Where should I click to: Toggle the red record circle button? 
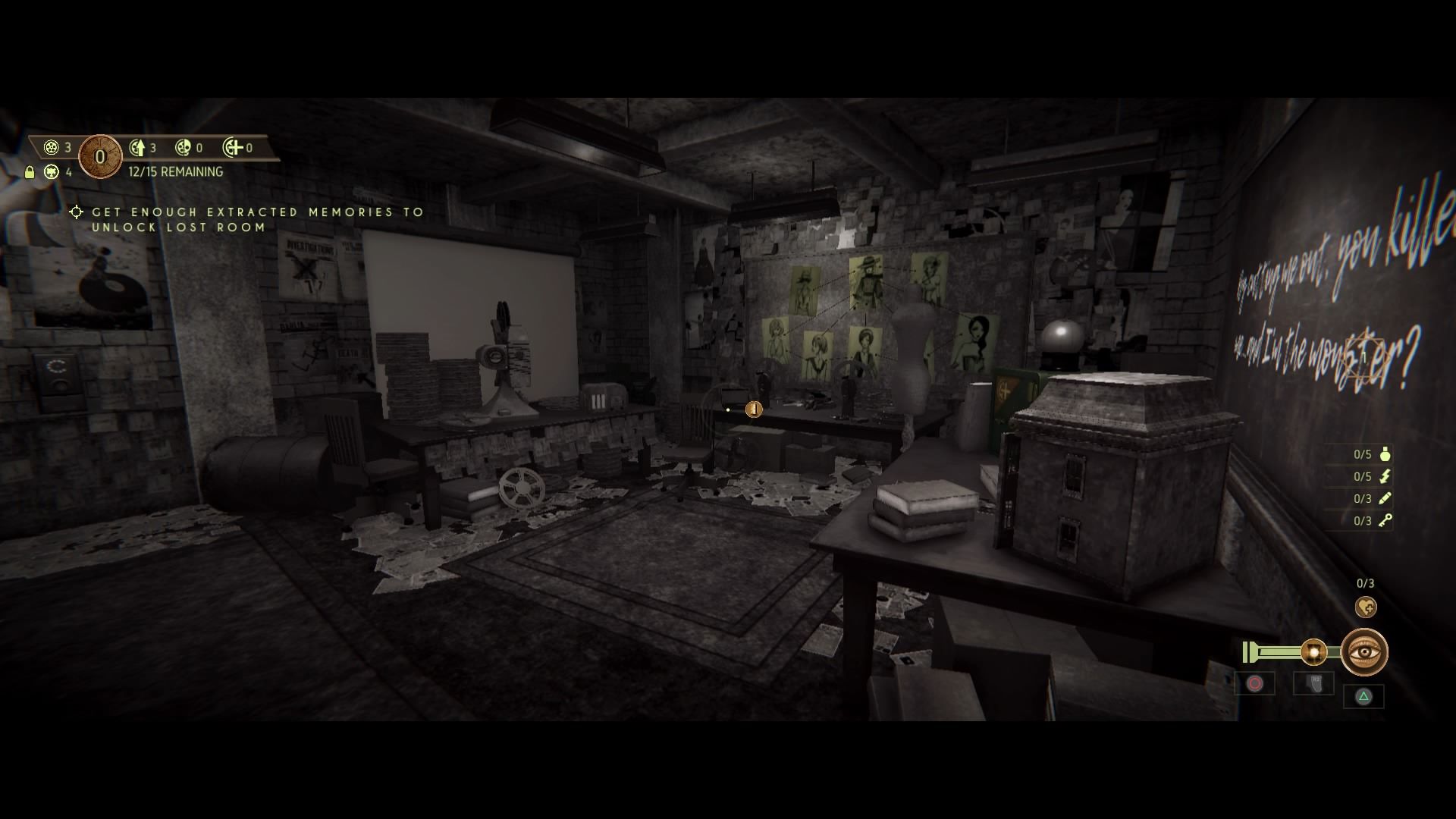[x=1254, y=682]
